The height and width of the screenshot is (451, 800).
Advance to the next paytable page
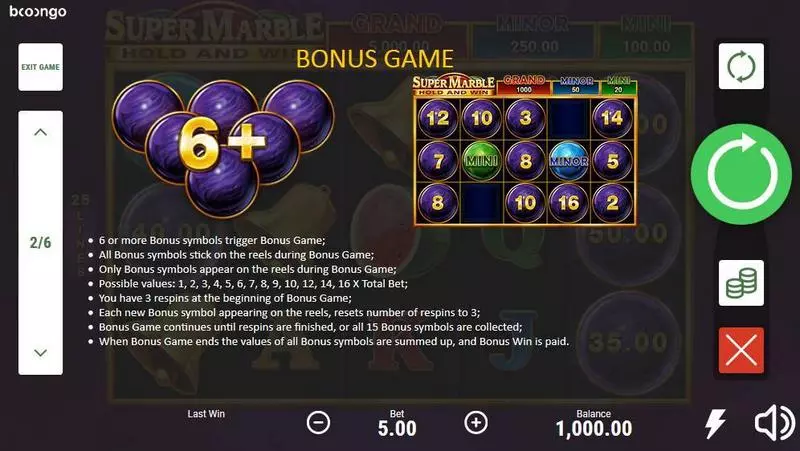pyautogui.click(x=41, y=352)
